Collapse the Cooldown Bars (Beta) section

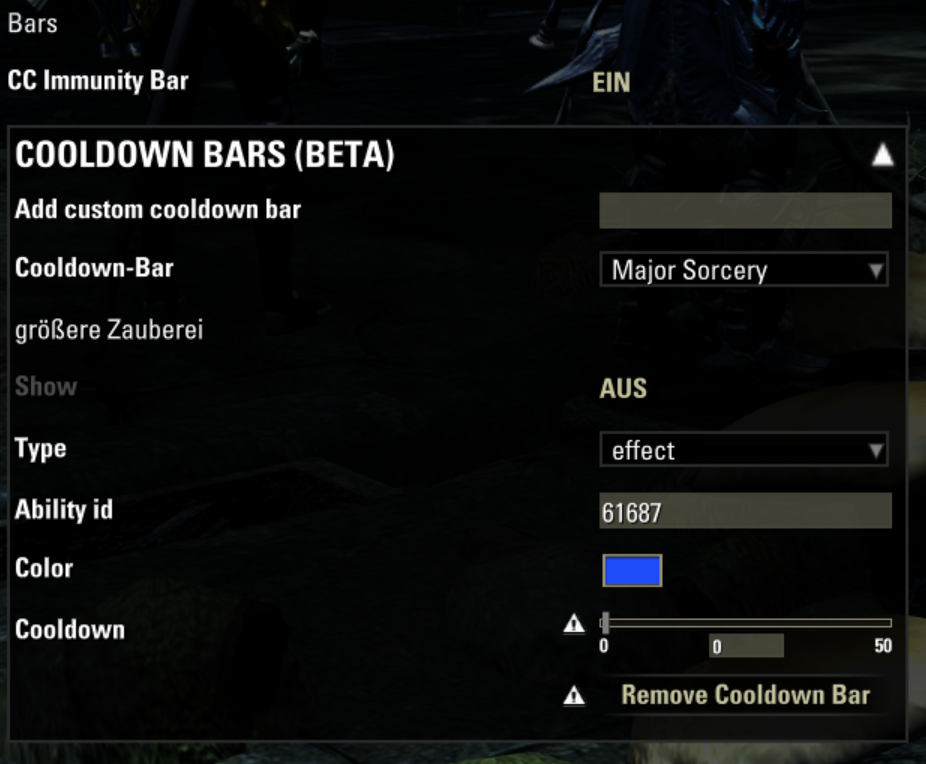pos(882,155)
